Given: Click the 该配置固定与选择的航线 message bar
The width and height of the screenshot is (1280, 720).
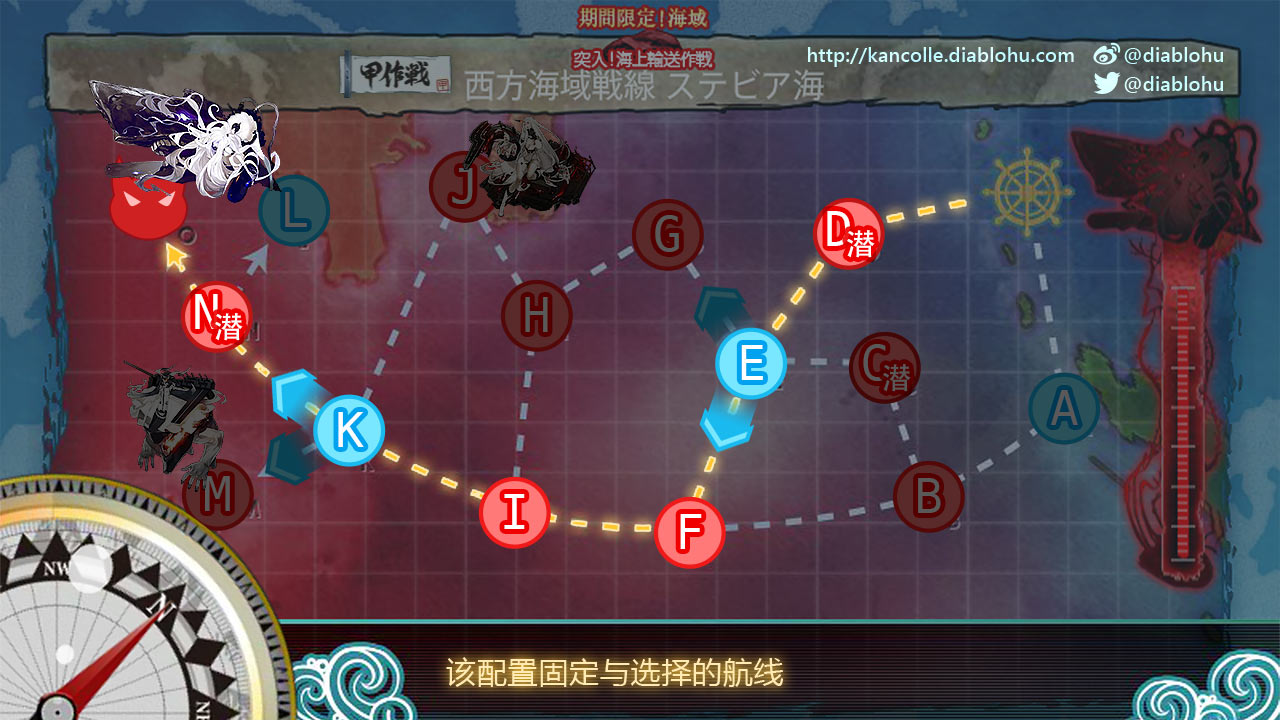Looking at the screenshot, I should click(x=614, y=674).
